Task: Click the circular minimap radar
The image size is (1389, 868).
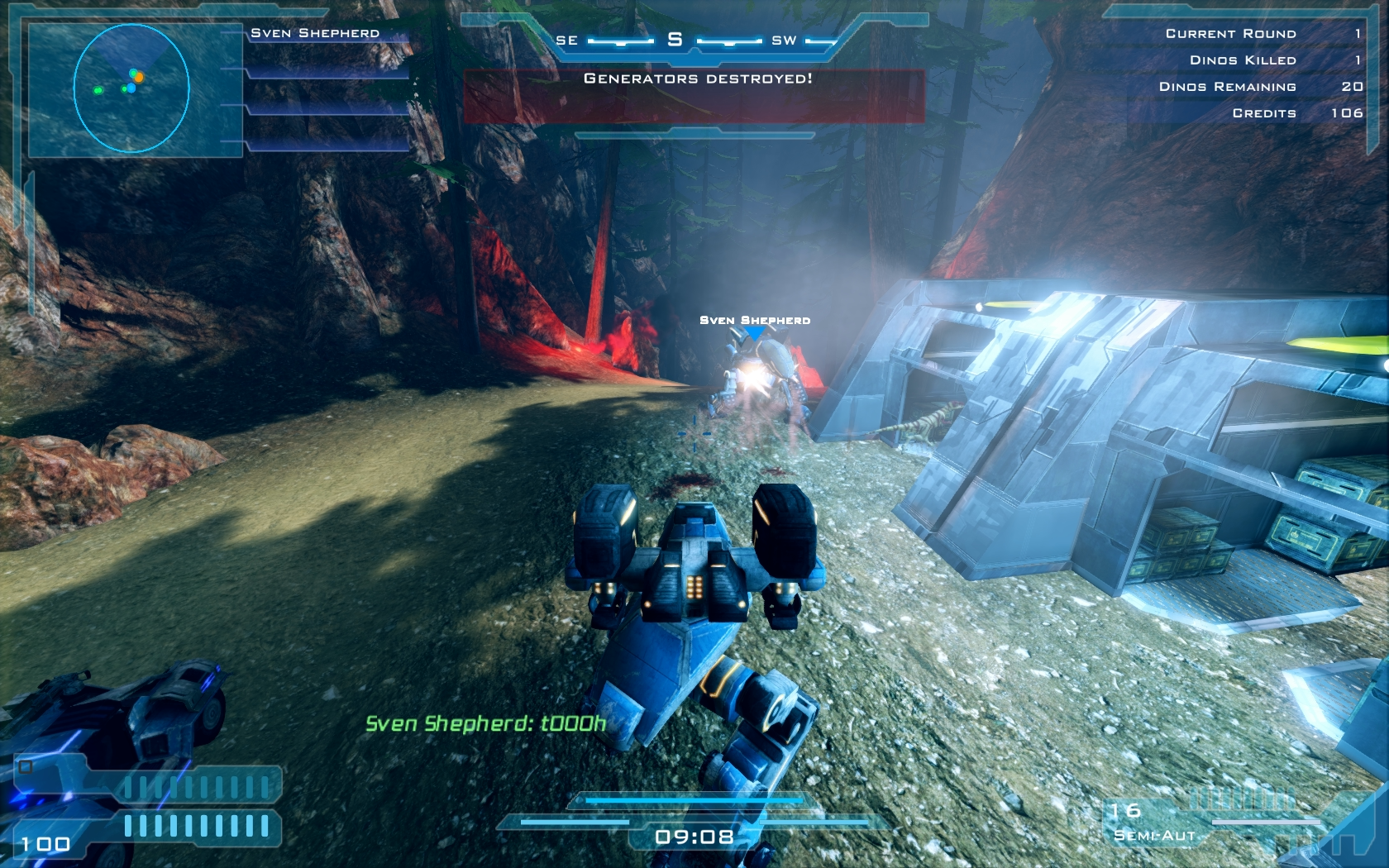Action: tap(131, 88)
